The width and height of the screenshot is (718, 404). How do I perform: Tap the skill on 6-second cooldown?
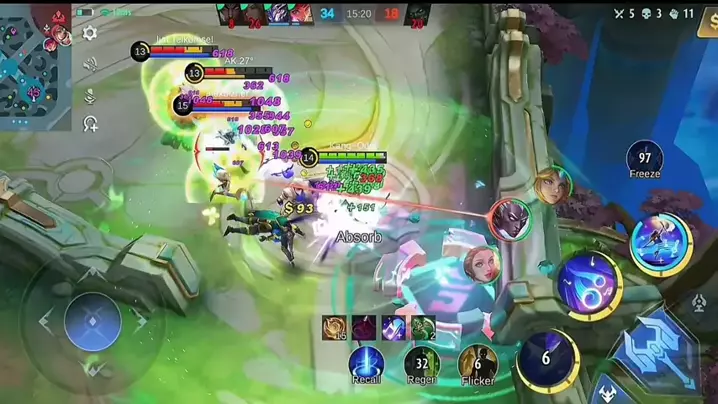coord(547,359)
